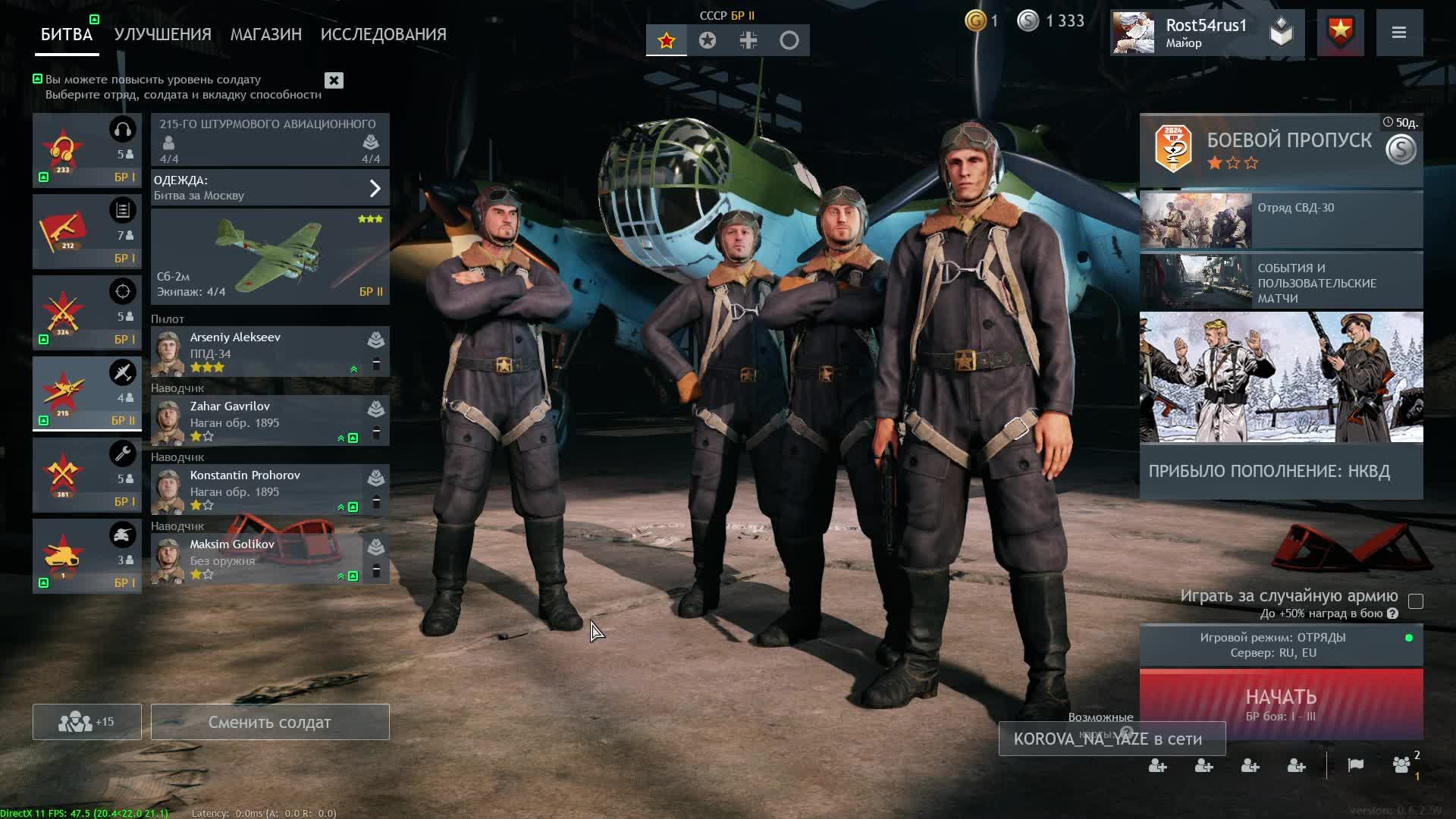This screenshot has height=819, width=1456.
Task: Toggle play for random army checkbox
Action: click(x=1415, y=601)
